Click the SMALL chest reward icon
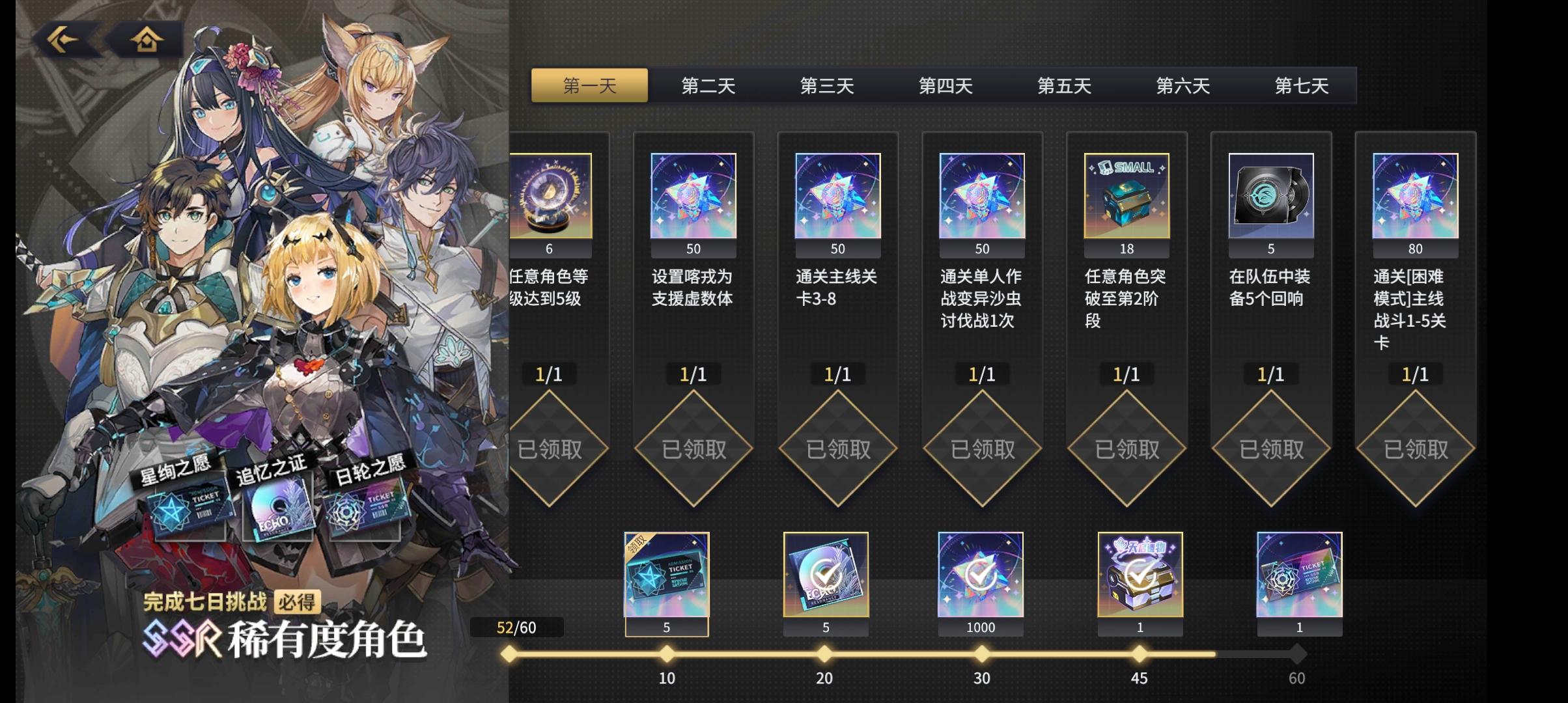The image size is (1568, 703). tap(1126, 195)
